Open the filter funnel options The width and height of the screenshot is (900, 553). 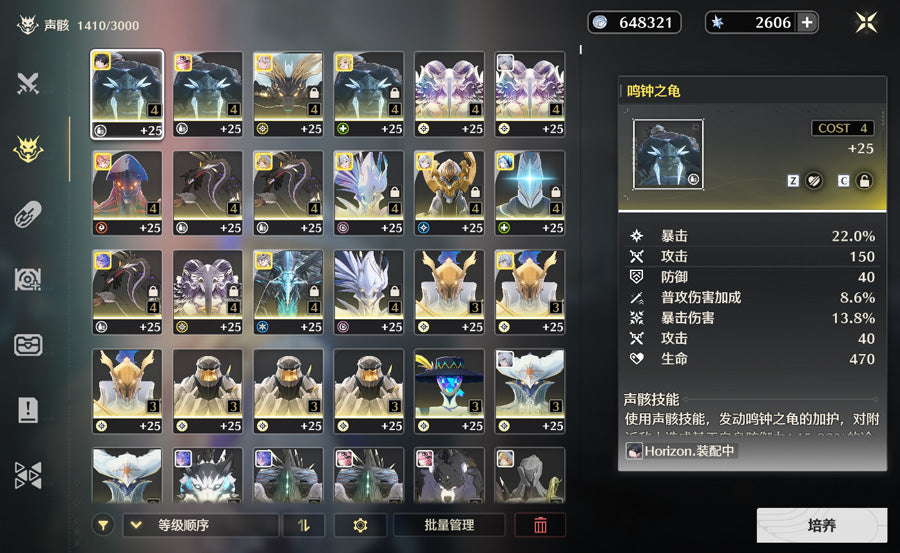pos(103,525)
